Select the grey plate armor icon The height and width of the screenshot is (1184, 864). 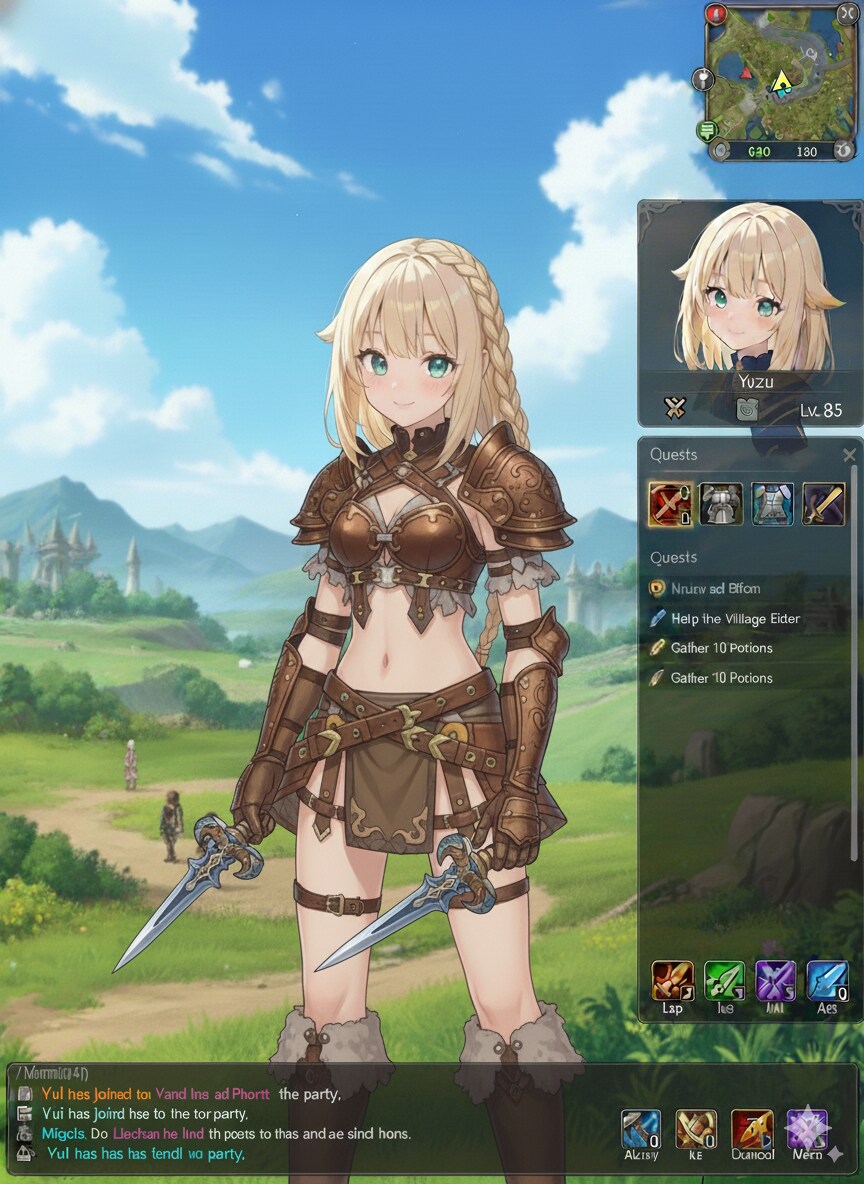(x=720, y=503)
